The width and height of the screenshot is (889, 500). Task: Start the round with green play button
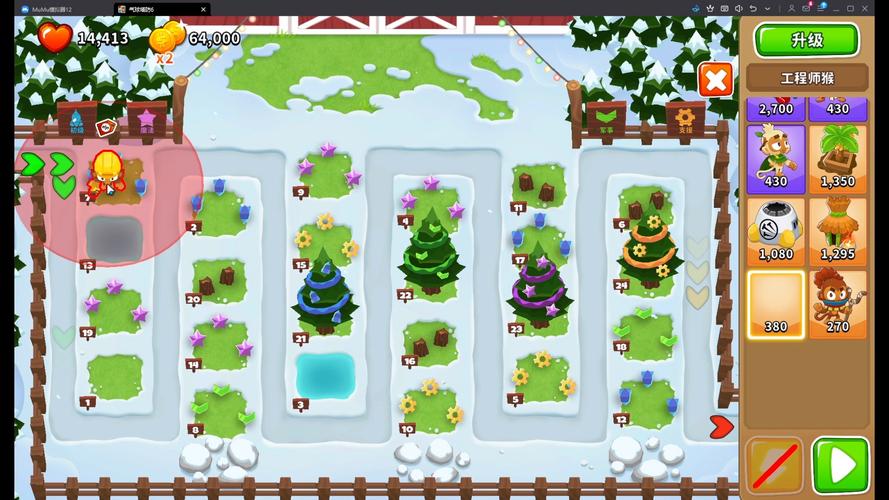[840, 467]
